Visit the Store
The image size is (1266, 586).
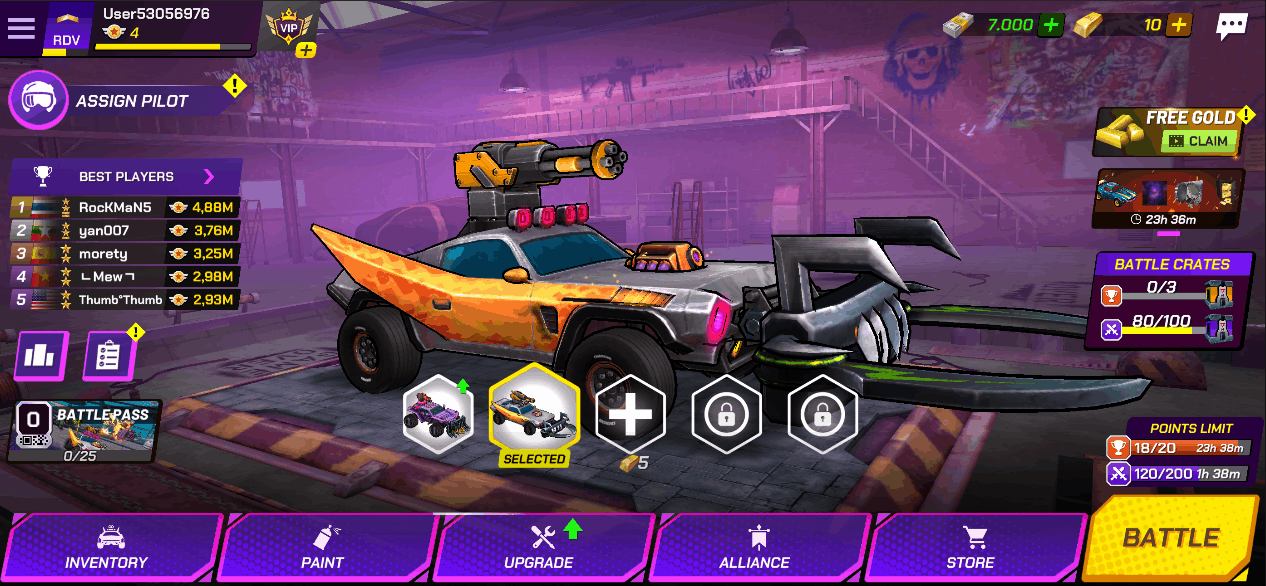coord(970,549)
